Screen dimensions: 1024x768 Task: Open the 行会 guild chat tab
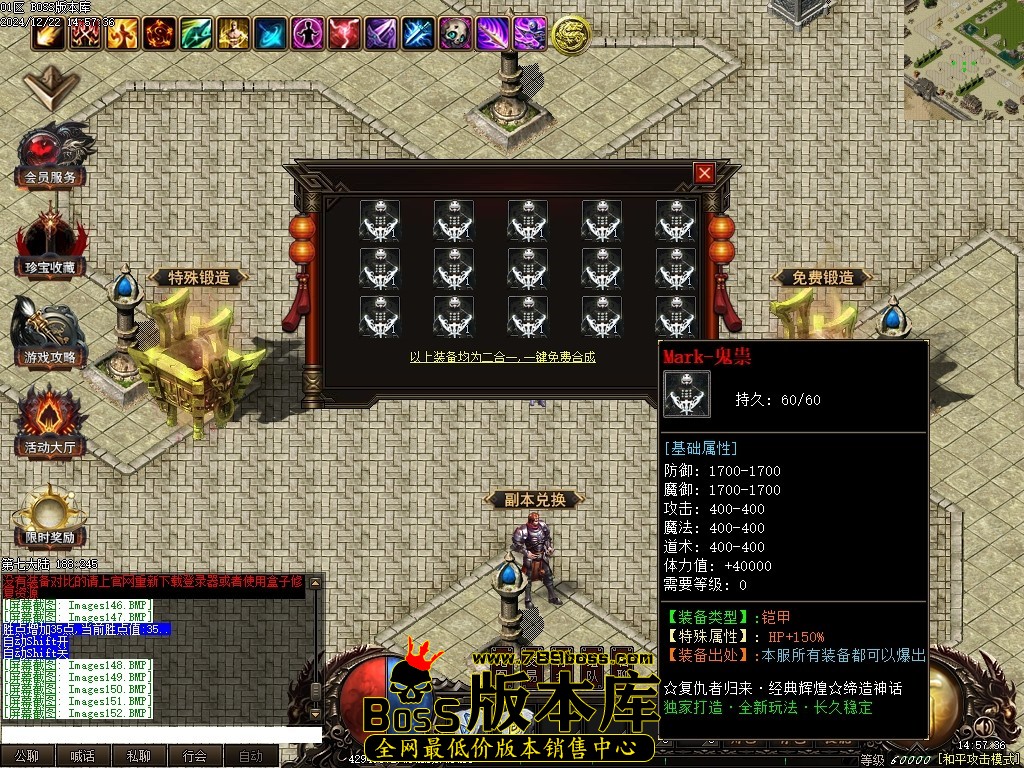point(195,756)
